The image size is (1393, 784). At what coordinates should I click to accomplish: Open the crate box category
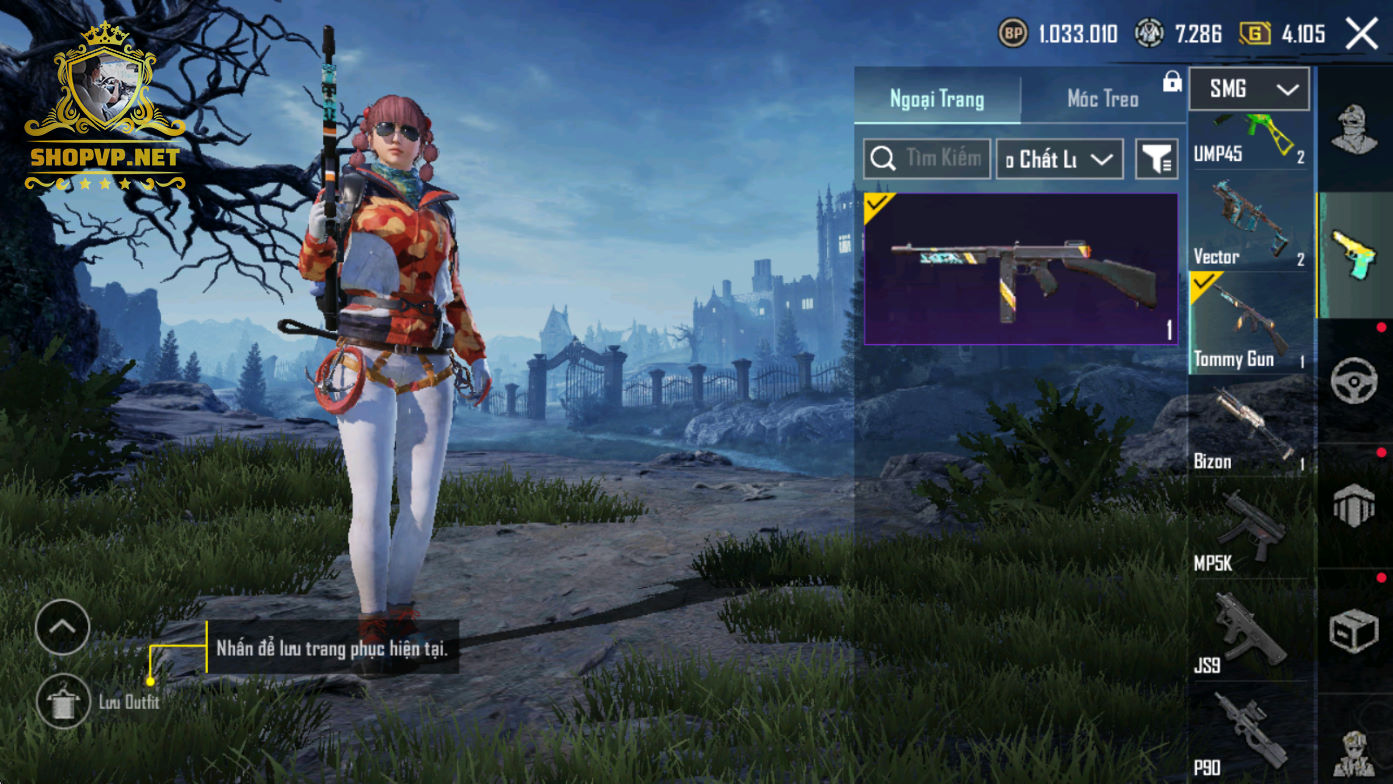point(1354,631)
